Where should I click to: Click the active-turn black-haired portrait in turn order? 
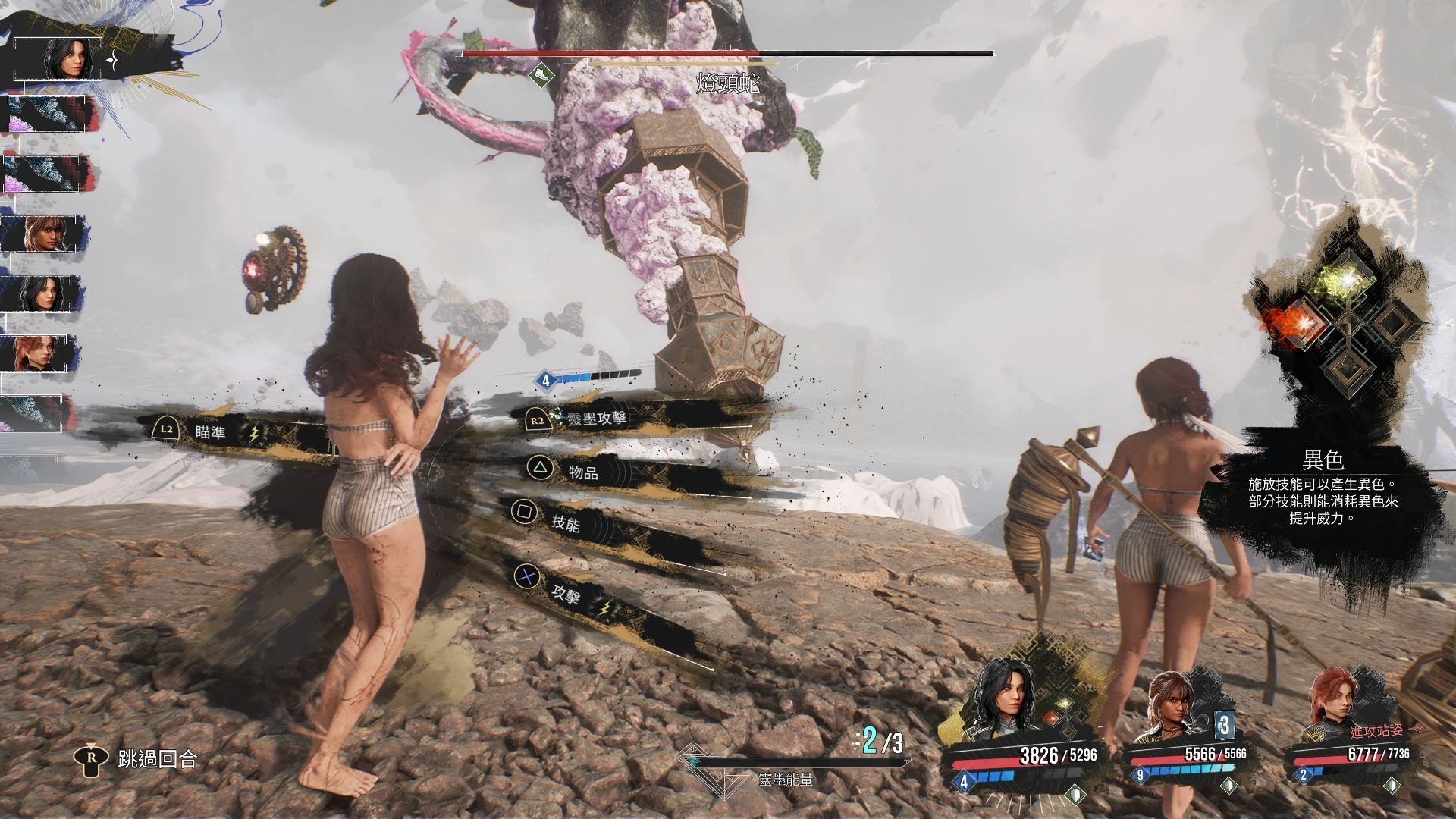58,58
